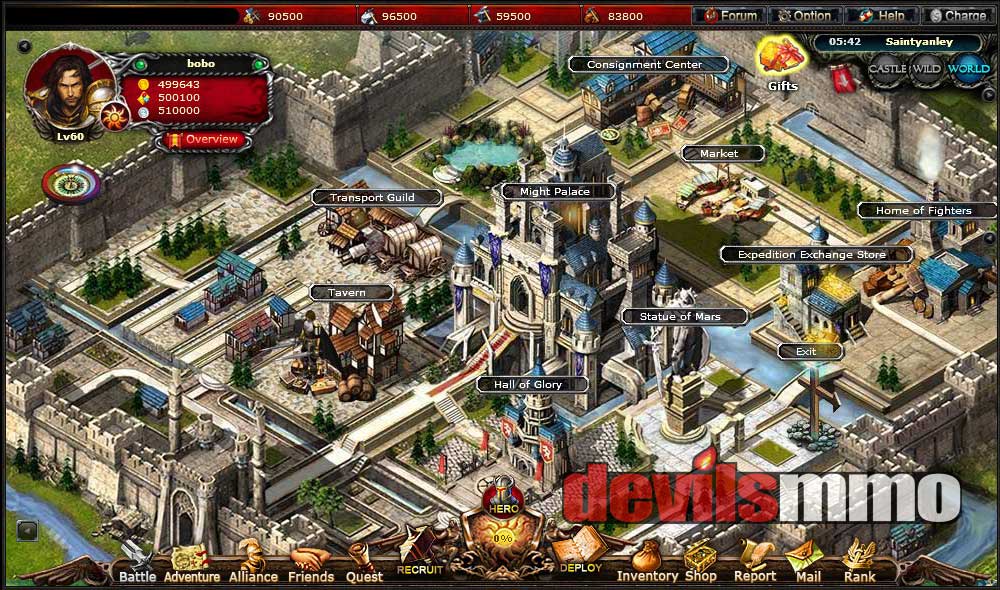The image size is (1000, 590).
Task: Click the red Overview button
Action: tap(203, 139)
